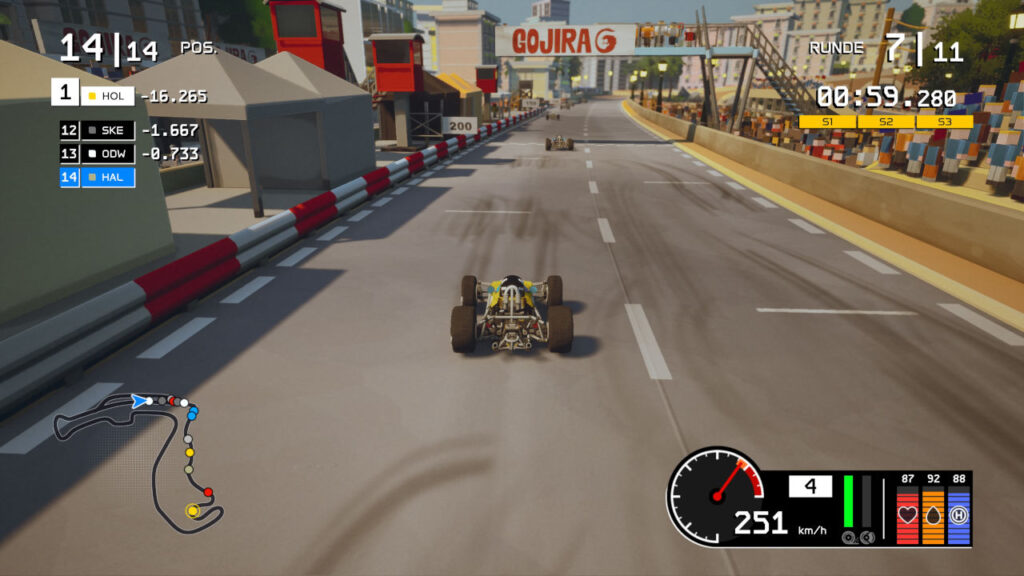Click the heart damage status icon
The height and width of the screenshot is (576, 1024).
click(907, 515)
